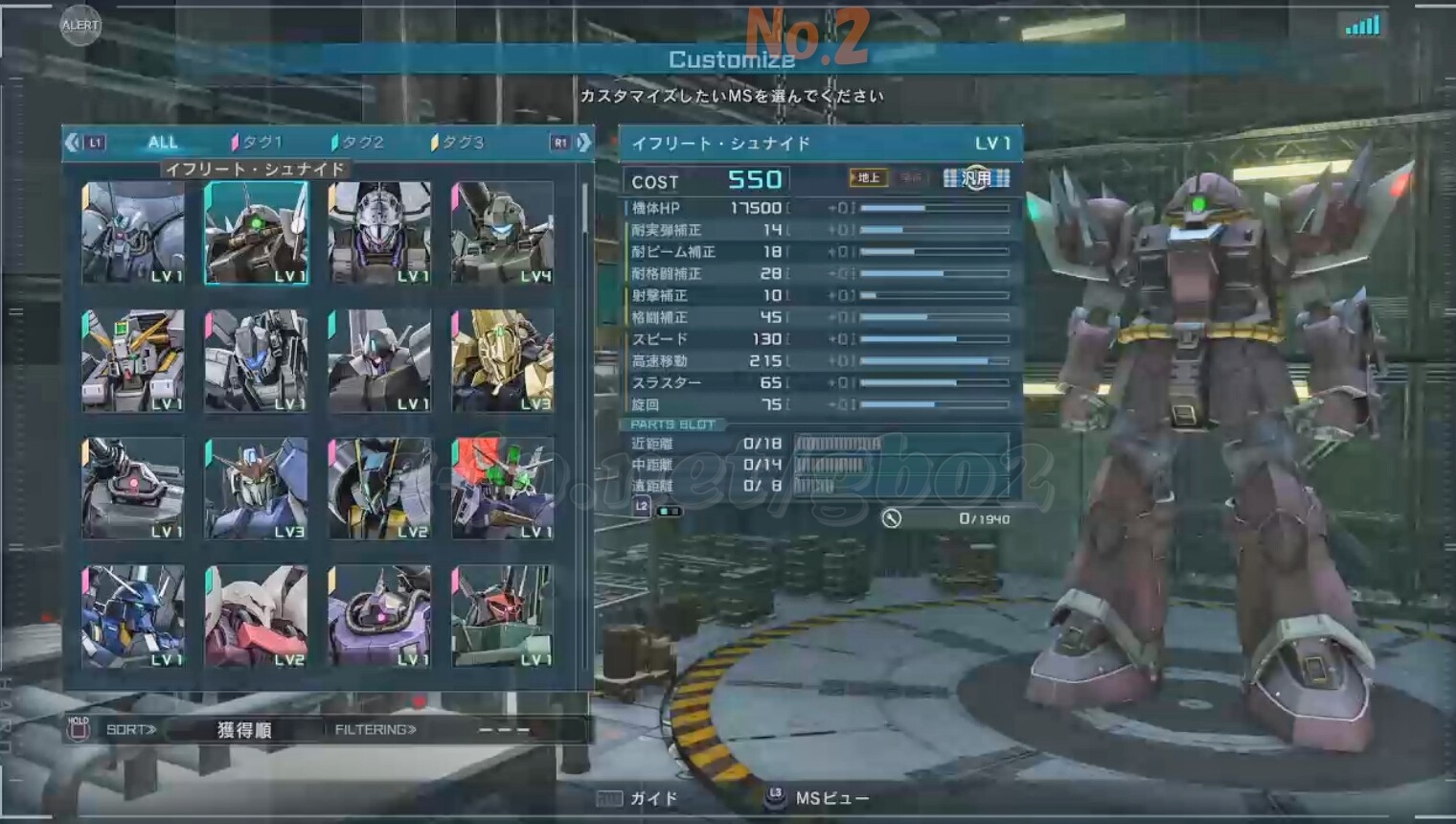Choose the pink and white LV2 mobile suit
1456x824 pixels.
pos(256,616)
